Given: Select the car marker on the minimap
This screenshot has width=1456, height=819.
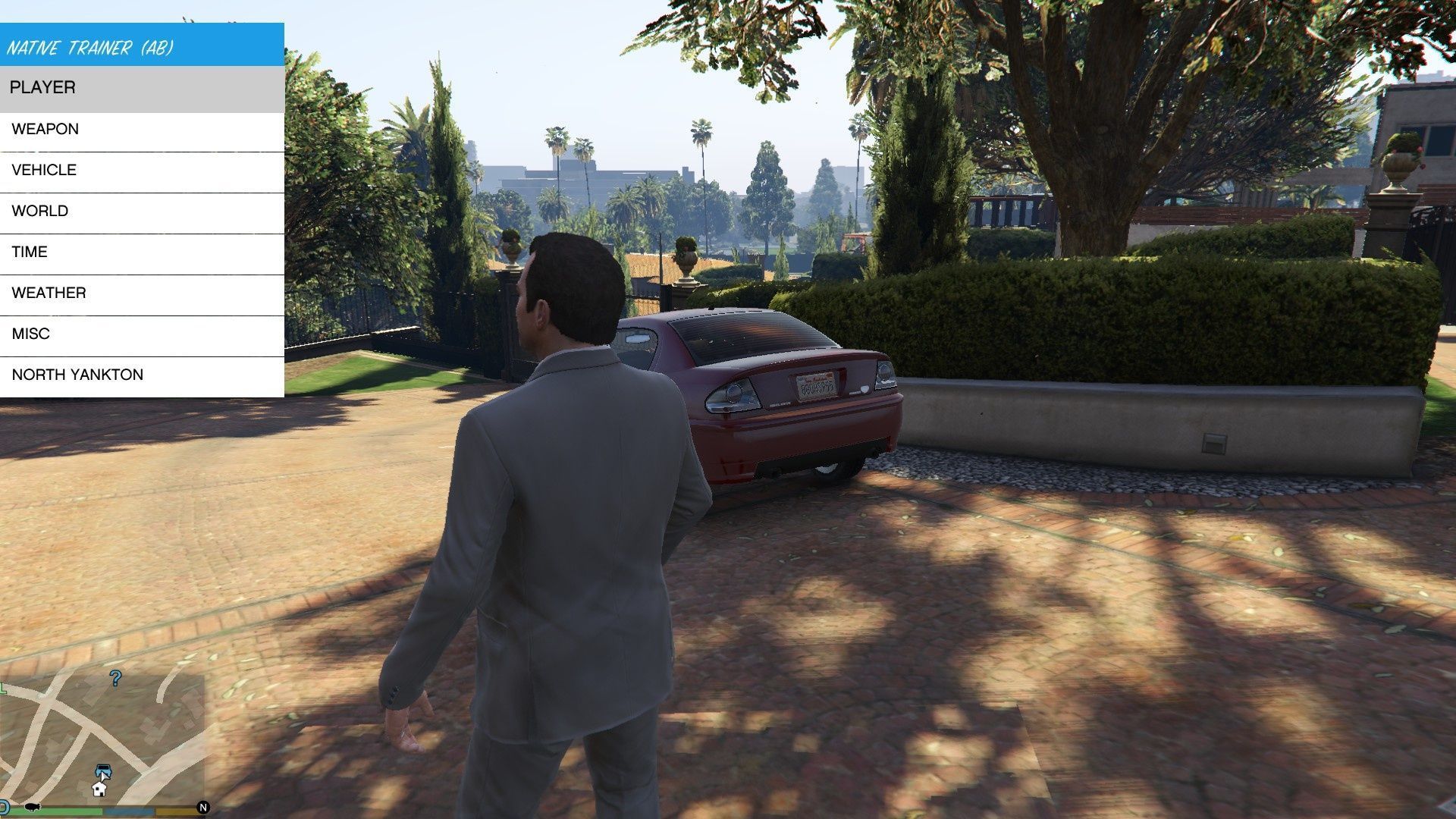Looking at the screenshot, I should click(103, 772).
